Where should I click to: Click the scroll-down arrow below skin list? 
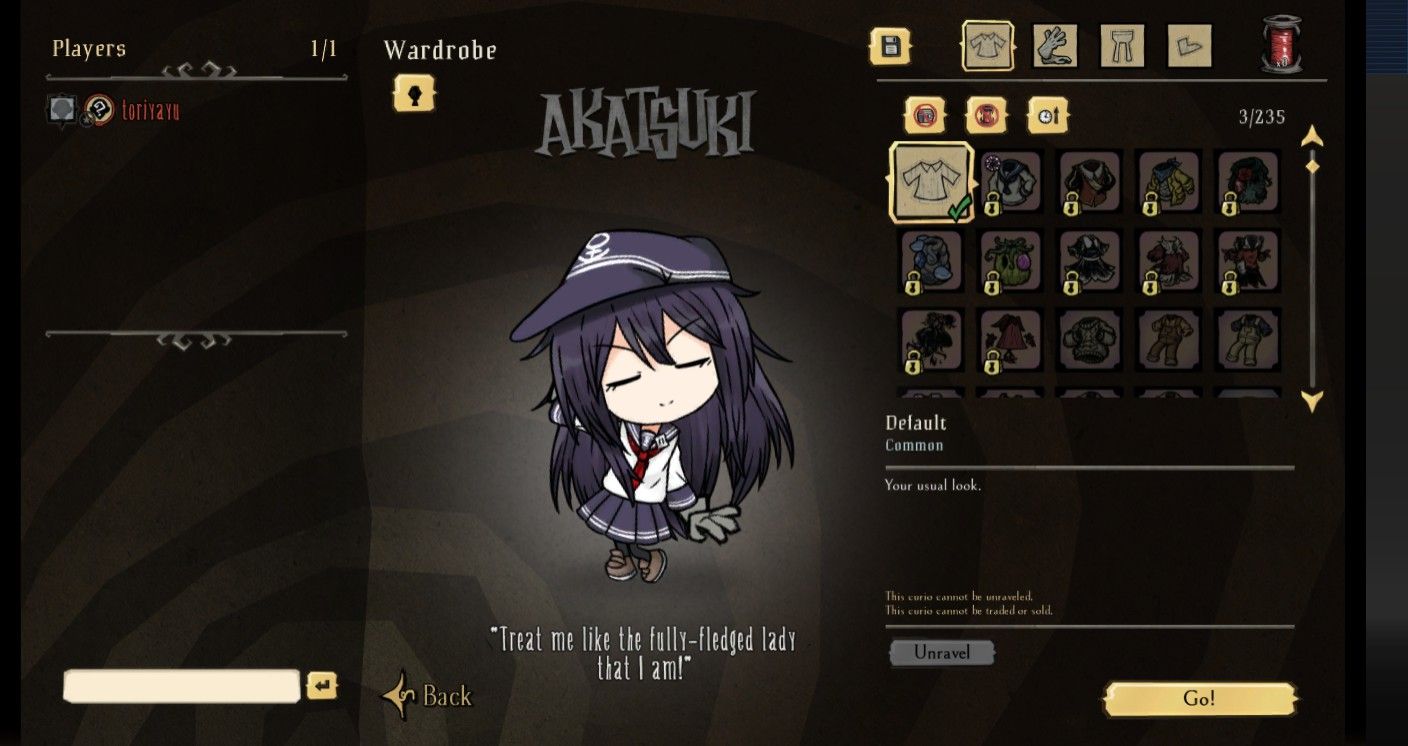click(x=1313, y=397)
